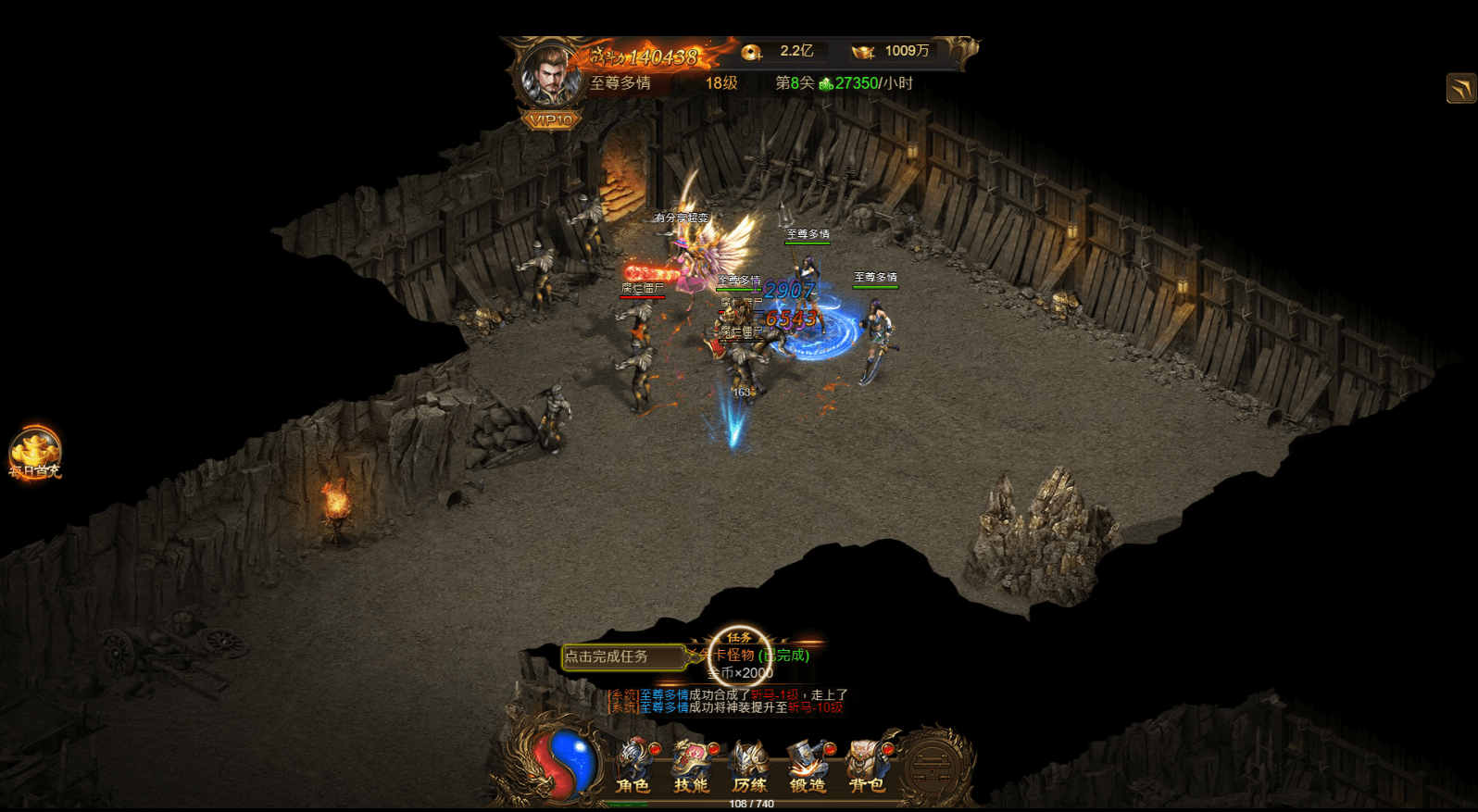Open the system chat message log
This screenshot has width=1478, height=812.
point(727,701)
